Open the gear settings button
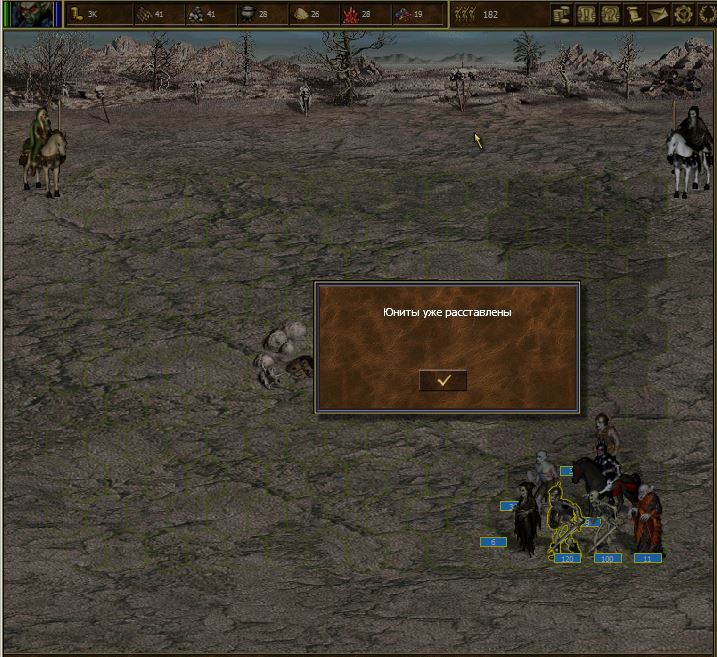This screenshot has height=657, width=717. pos(684,14)
